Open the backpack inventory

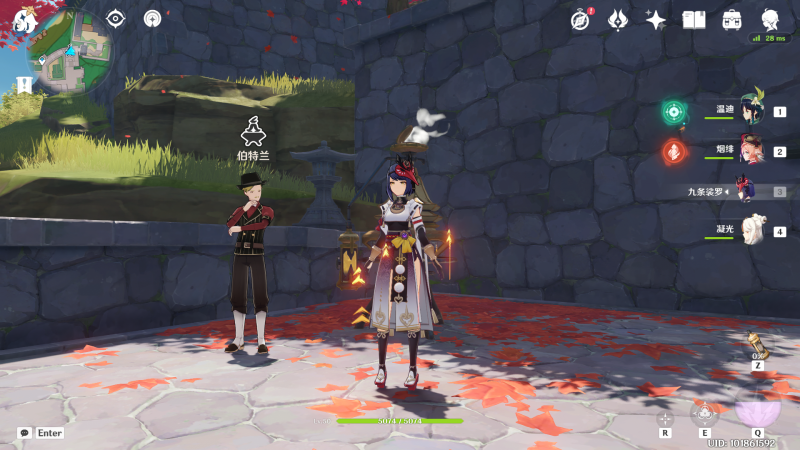coord(732,19)
